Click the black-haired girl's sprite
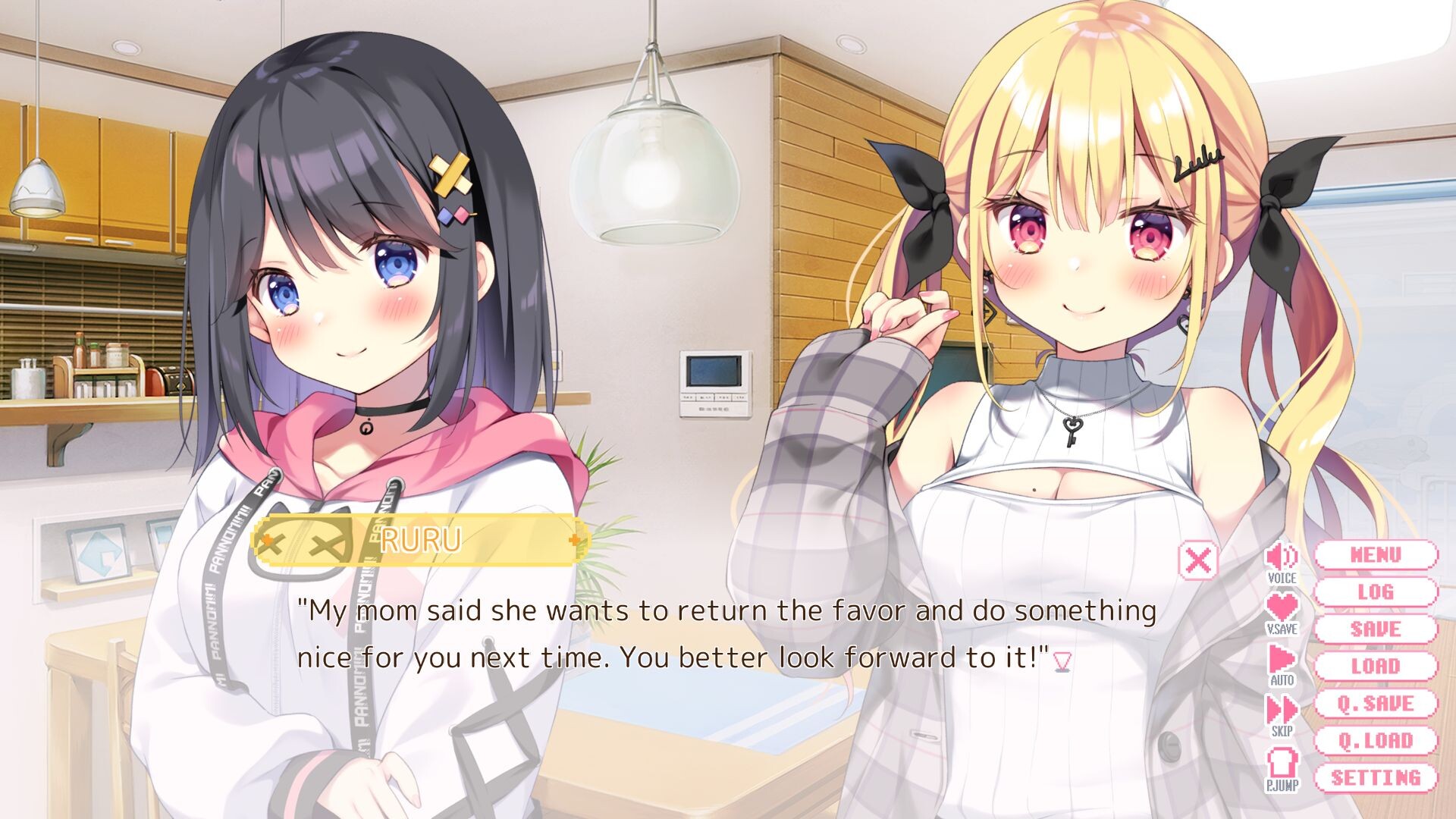Viewport: 1456px width, 819px height. (341, 303)
